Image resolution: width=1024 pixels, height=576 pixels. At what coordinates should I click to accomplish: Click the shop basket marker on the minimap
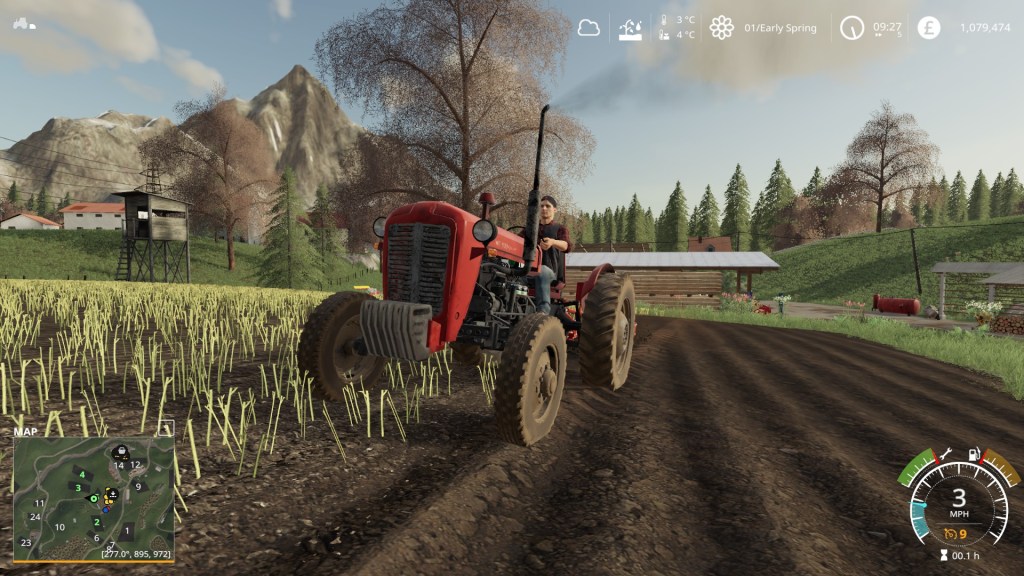[119, 451]
